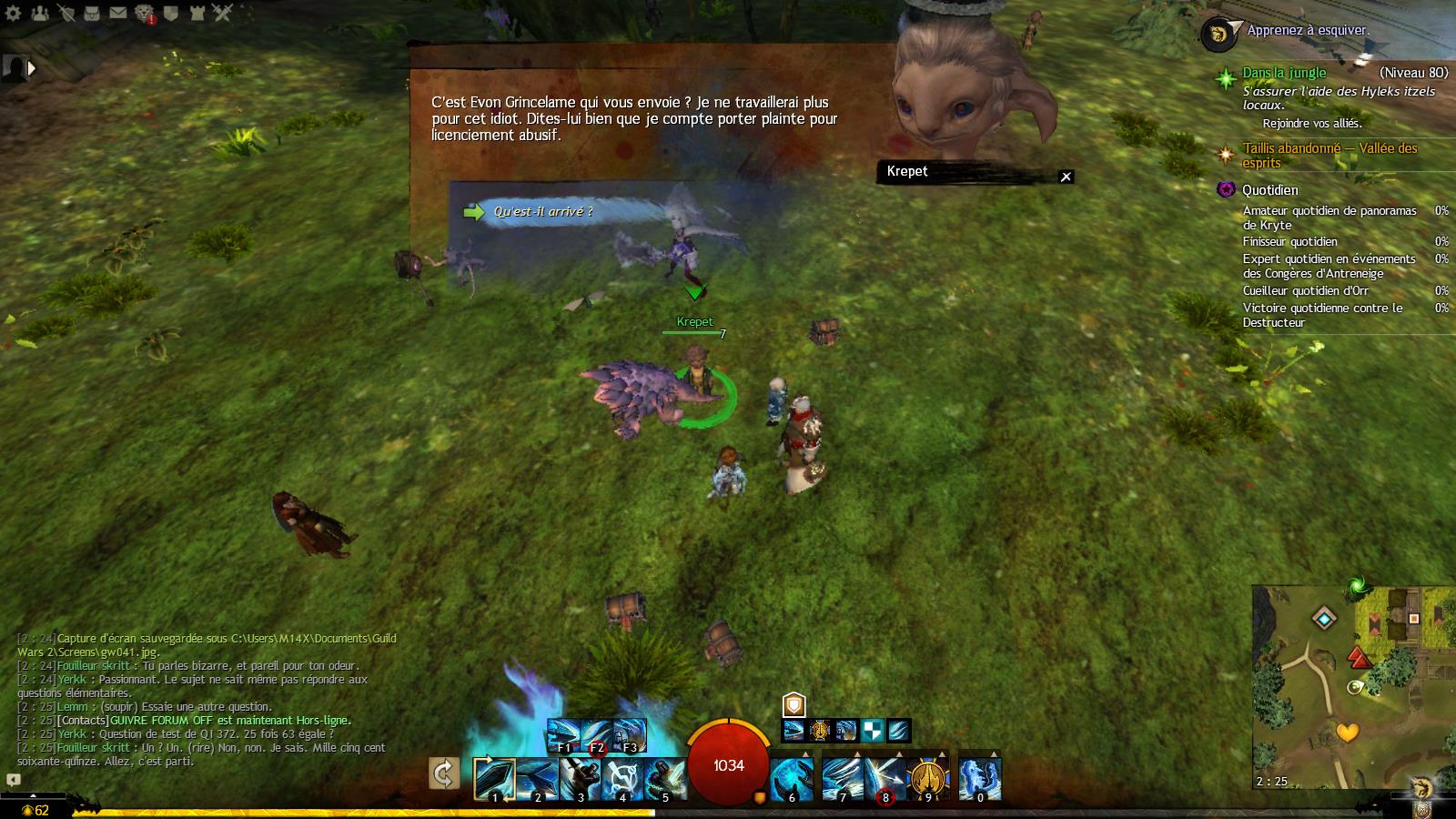
Task: Open the game menu gear icon
Action: (x=15, y=13)
